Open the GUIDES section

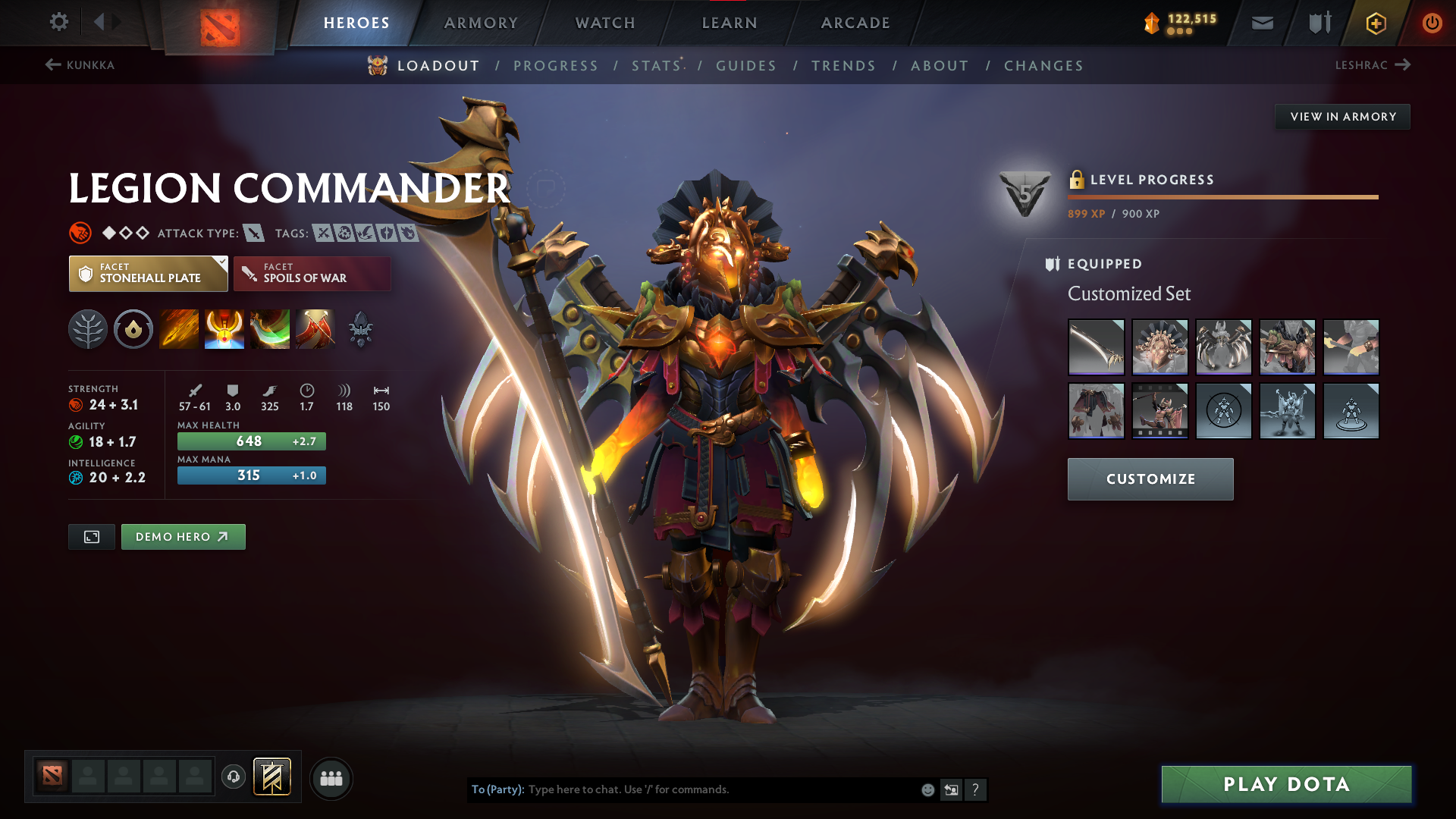coord(746,66)
